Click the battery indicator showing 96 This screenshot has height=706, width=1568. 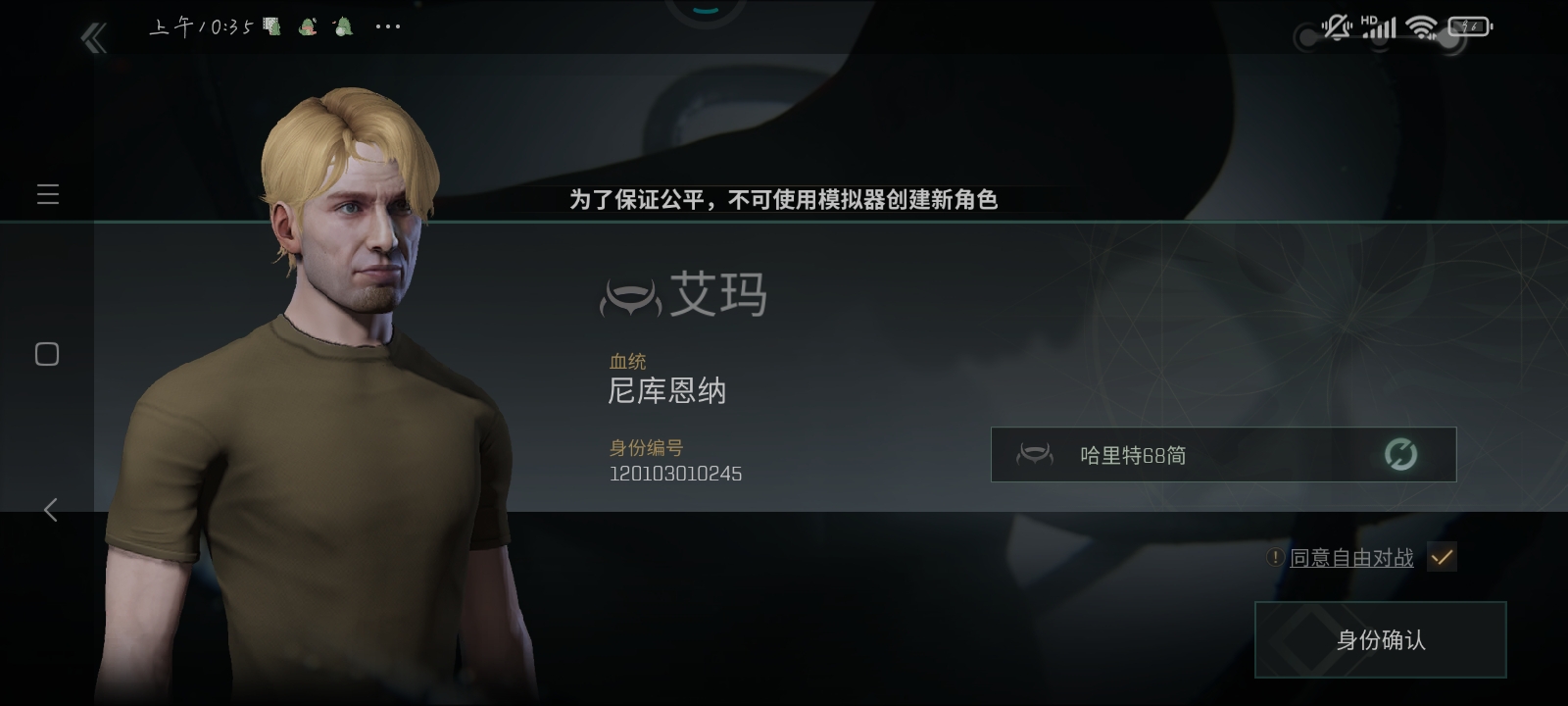coord(1466,26)
